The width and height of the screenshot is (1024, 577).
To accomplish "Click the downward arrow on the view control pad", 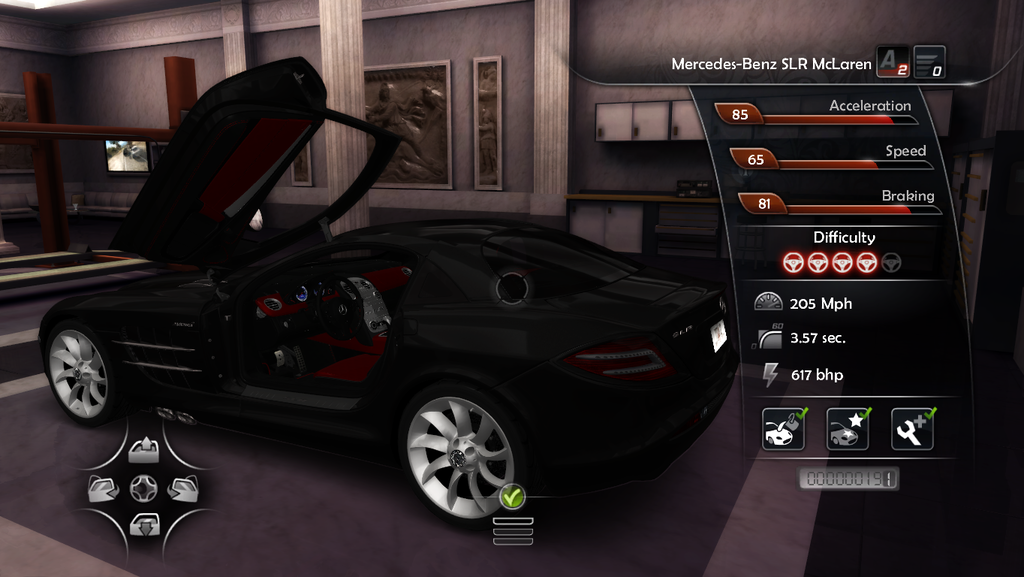I will (143, 523).
